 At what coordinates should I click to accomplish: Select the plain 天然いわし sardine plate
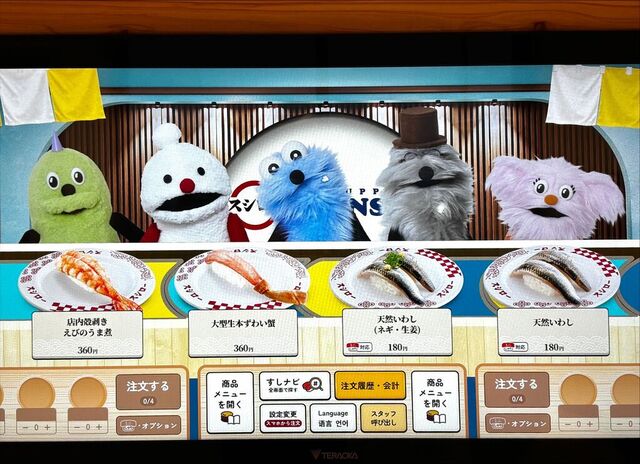552,282
